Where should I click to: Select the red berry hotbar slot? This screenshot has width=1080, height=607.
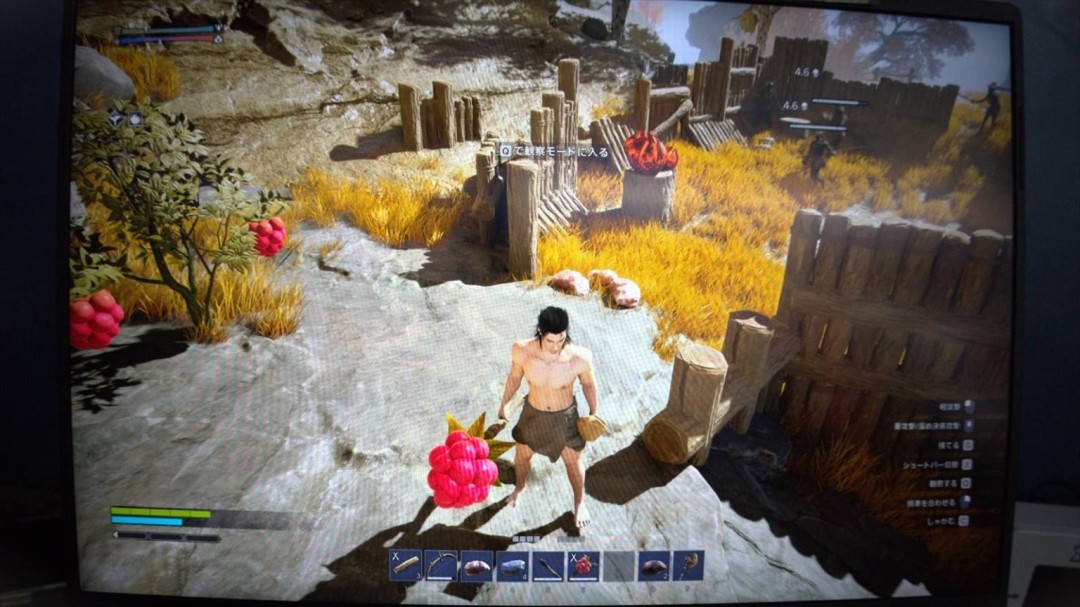[583, 566]
